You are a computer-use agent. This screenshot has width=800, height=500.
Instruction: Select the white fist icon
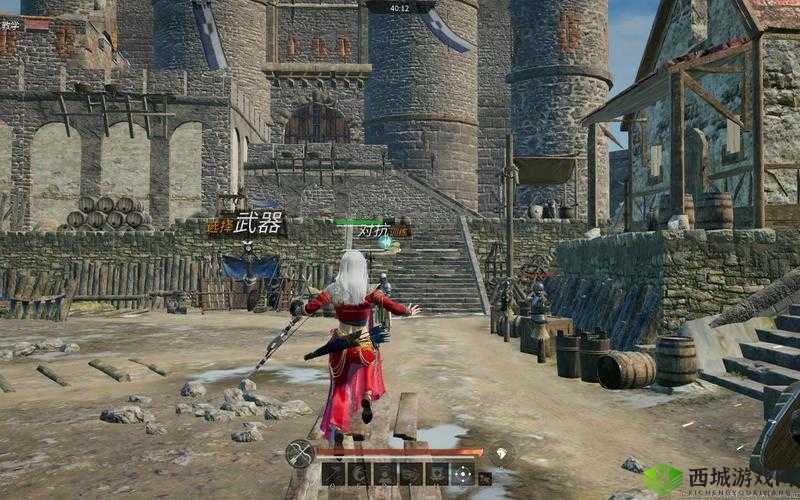[x=501, y=452]
